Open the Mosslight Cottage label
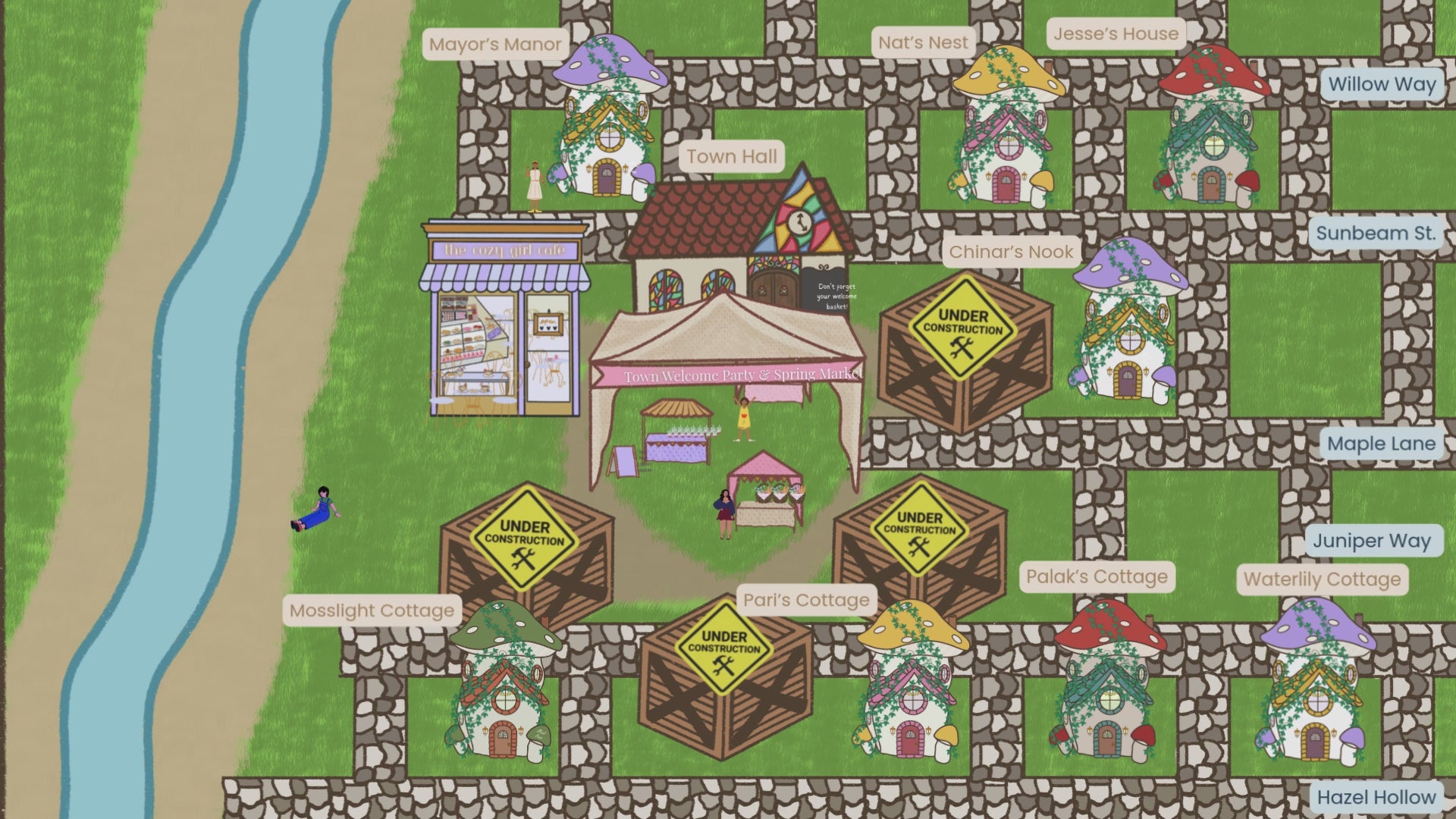 (x=373, y=610)
